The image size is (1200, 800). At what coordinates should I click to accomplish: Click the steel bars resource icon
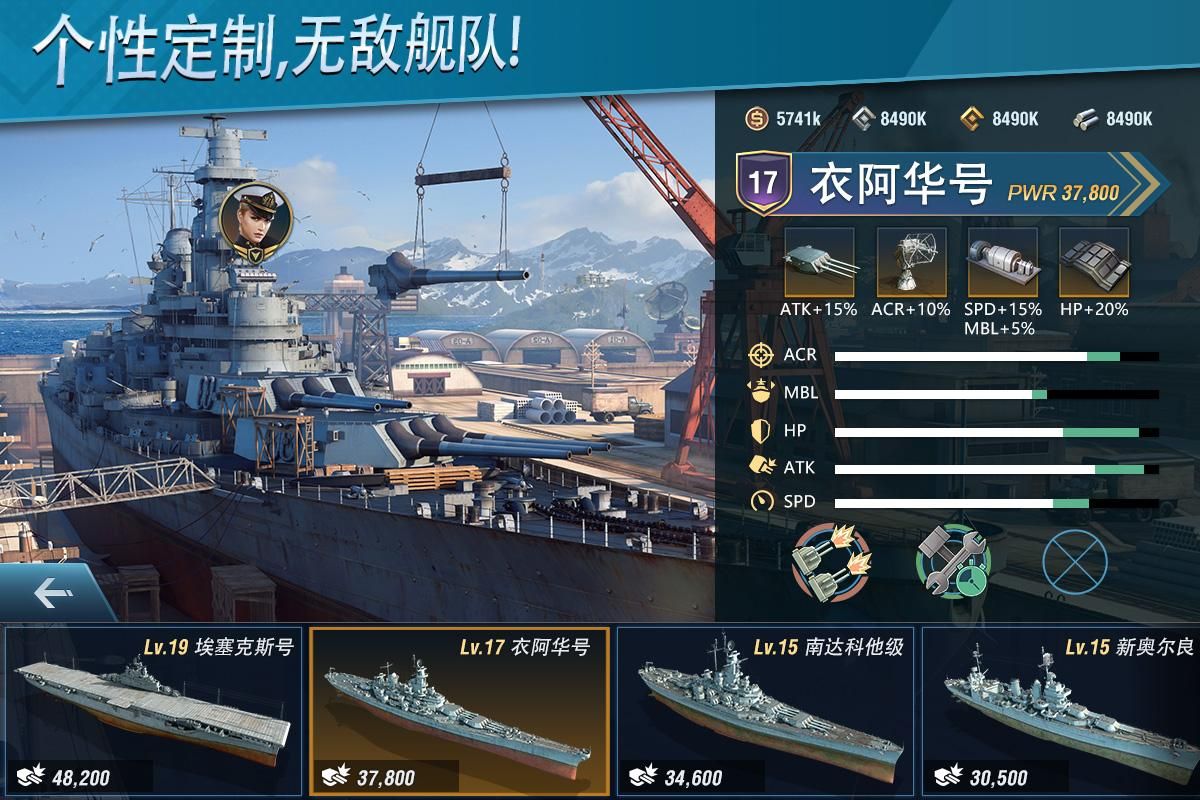(1086, 118)
